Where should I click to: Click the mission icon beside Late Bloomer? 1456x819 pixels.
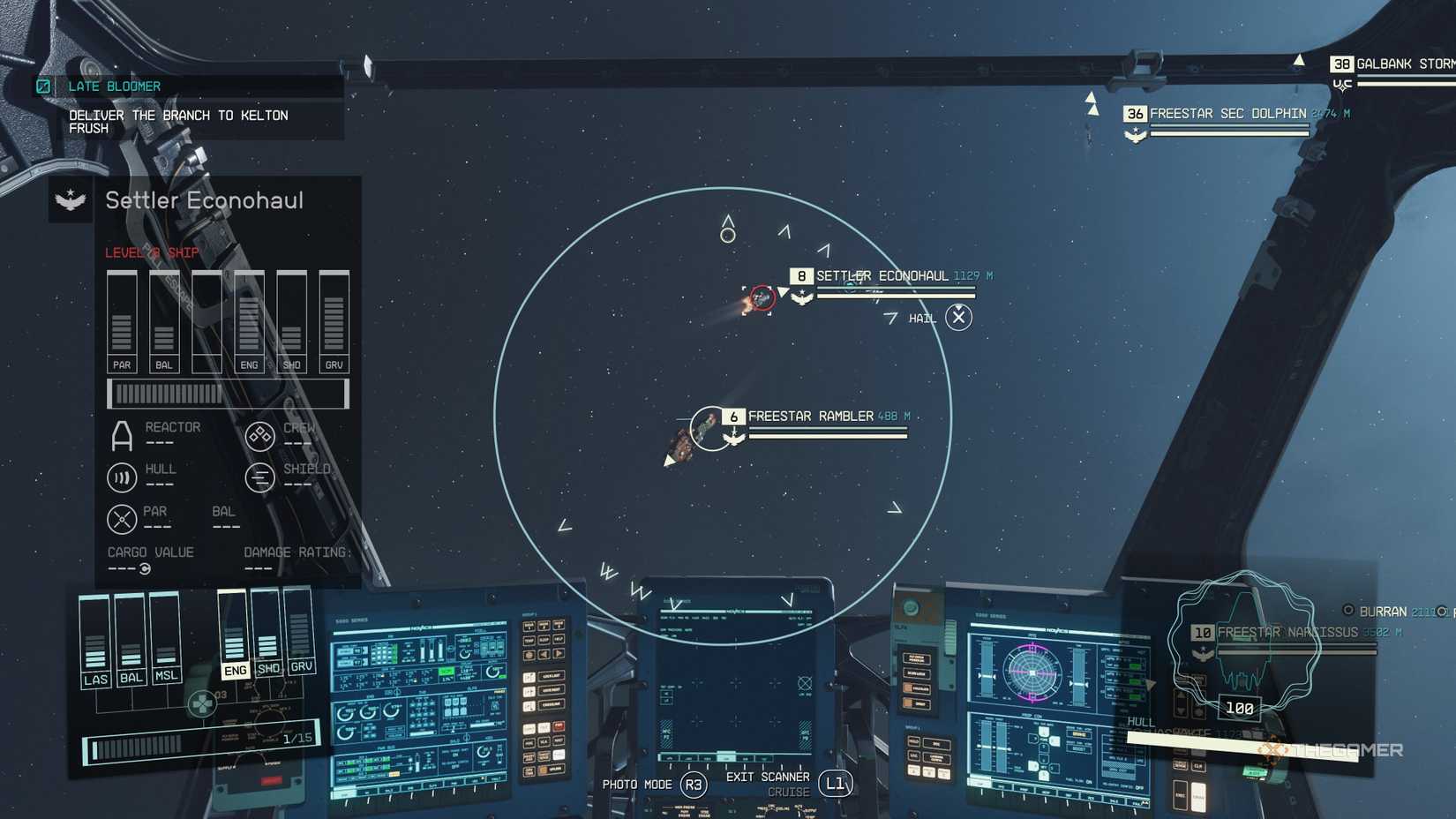point(42,86)
